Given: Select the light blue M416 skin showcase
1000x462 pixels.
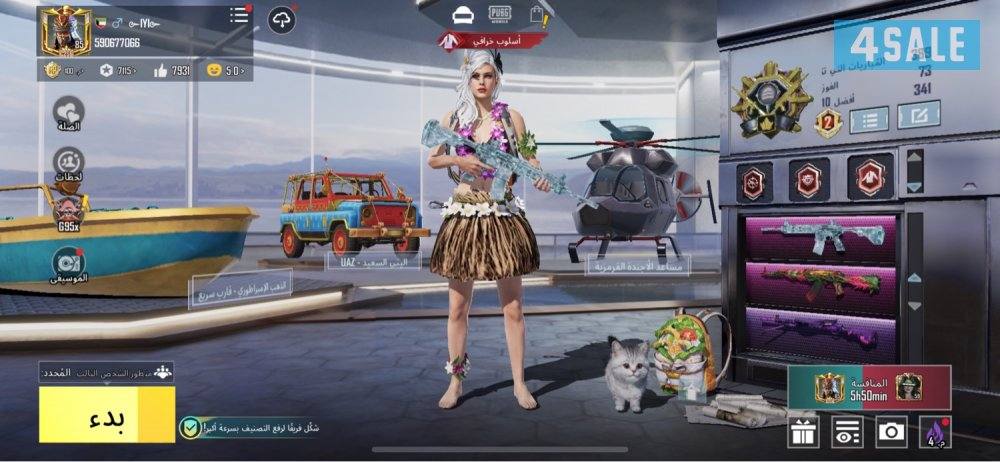Looking at the screenshot, I should tap(820, 236).
